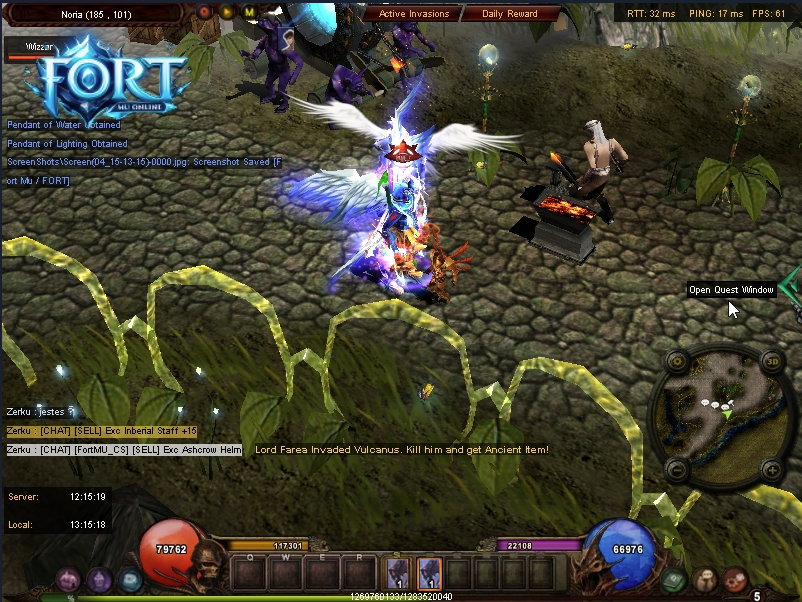Open the skull-shaped round icon menu
The height and width of the screenshot is (602, 802).
[706, 579]
